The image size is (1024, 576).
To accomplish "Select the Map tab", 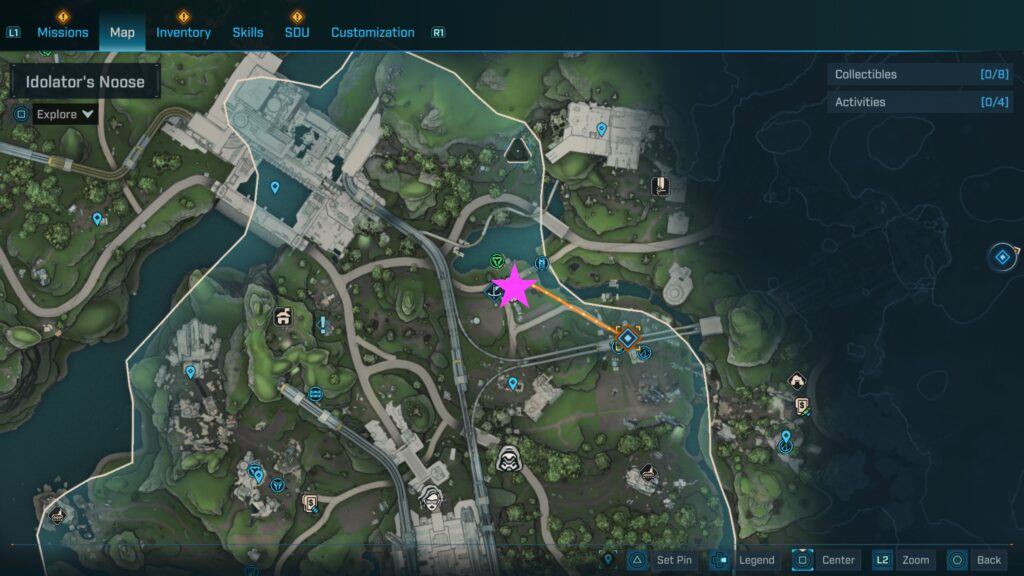I will coord(122,32).
